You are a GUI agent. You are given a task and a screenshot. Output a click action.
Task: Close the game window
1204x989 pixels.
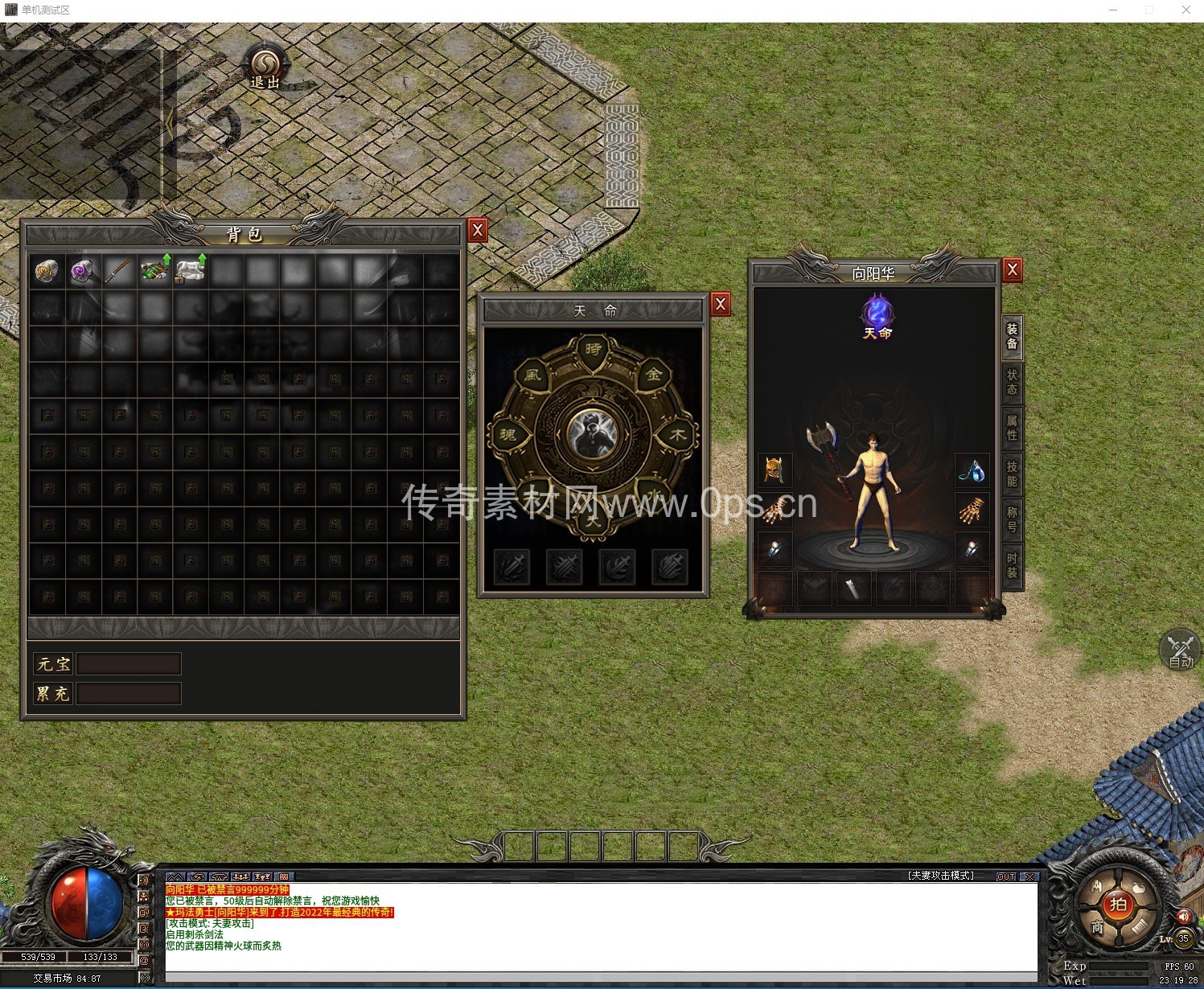pos(1186,10)
